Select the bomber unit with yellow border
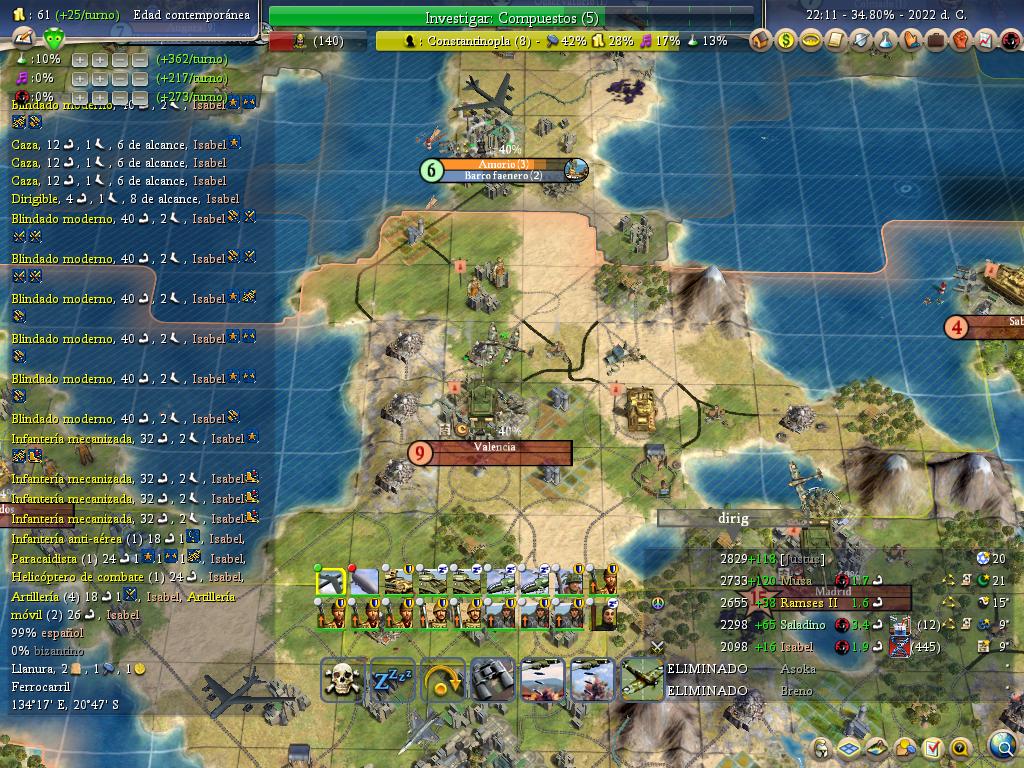1024x768 pixels. 330,582
